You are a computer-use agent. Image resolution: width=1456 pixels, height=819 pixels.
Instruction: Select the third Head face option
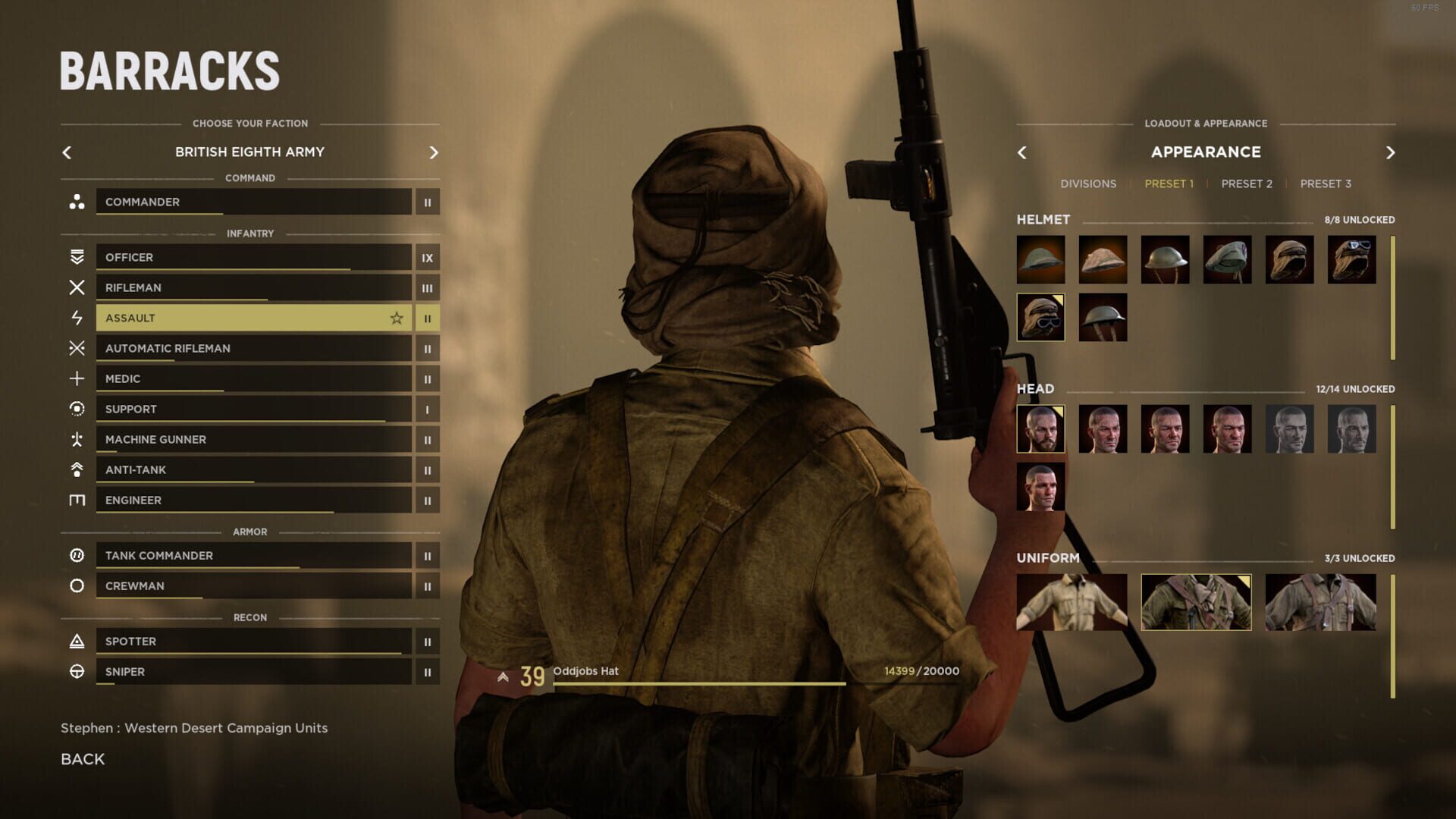(1165, 429)
